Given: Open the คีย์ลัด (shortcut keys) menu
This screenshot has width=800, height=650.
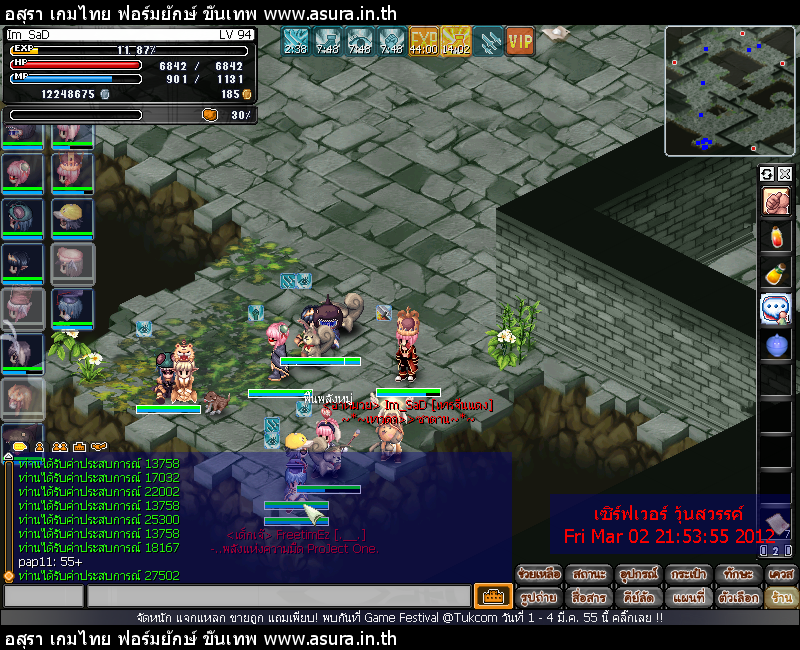Looking at the screenshot, I should (639, 597).
